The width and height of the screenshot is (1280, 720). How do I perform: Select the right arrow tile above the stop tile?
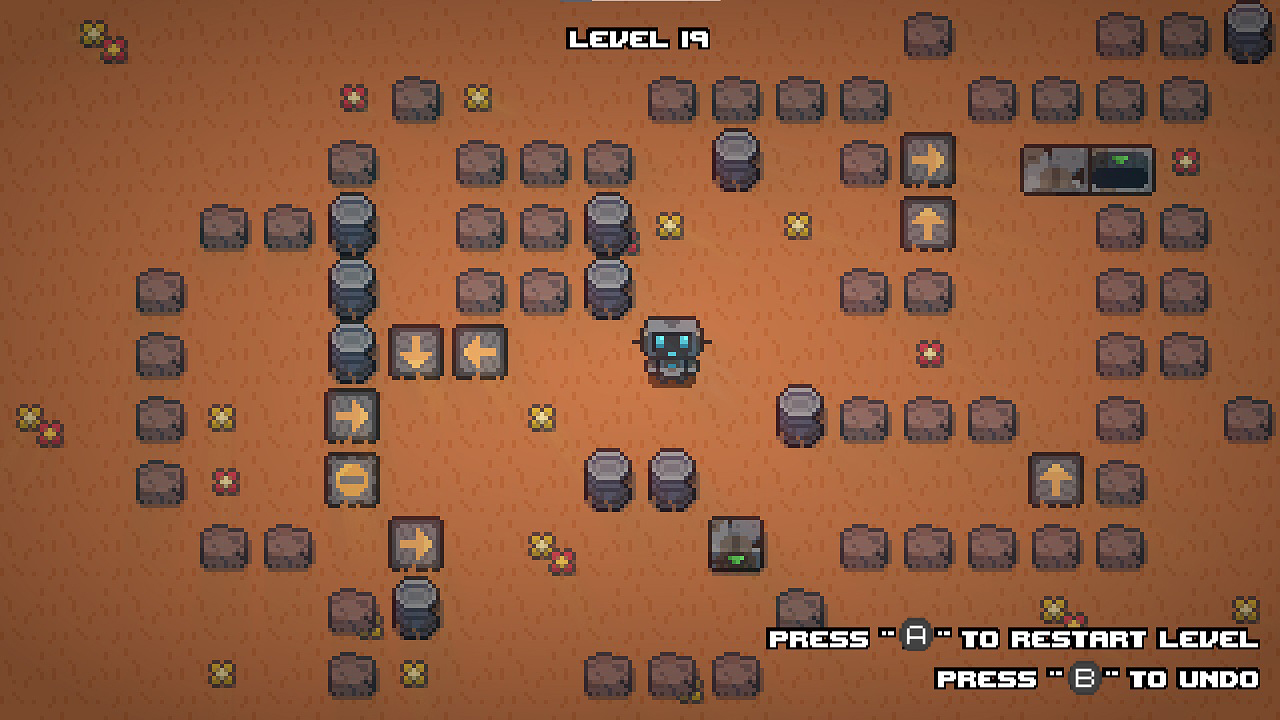coord(352,415)
